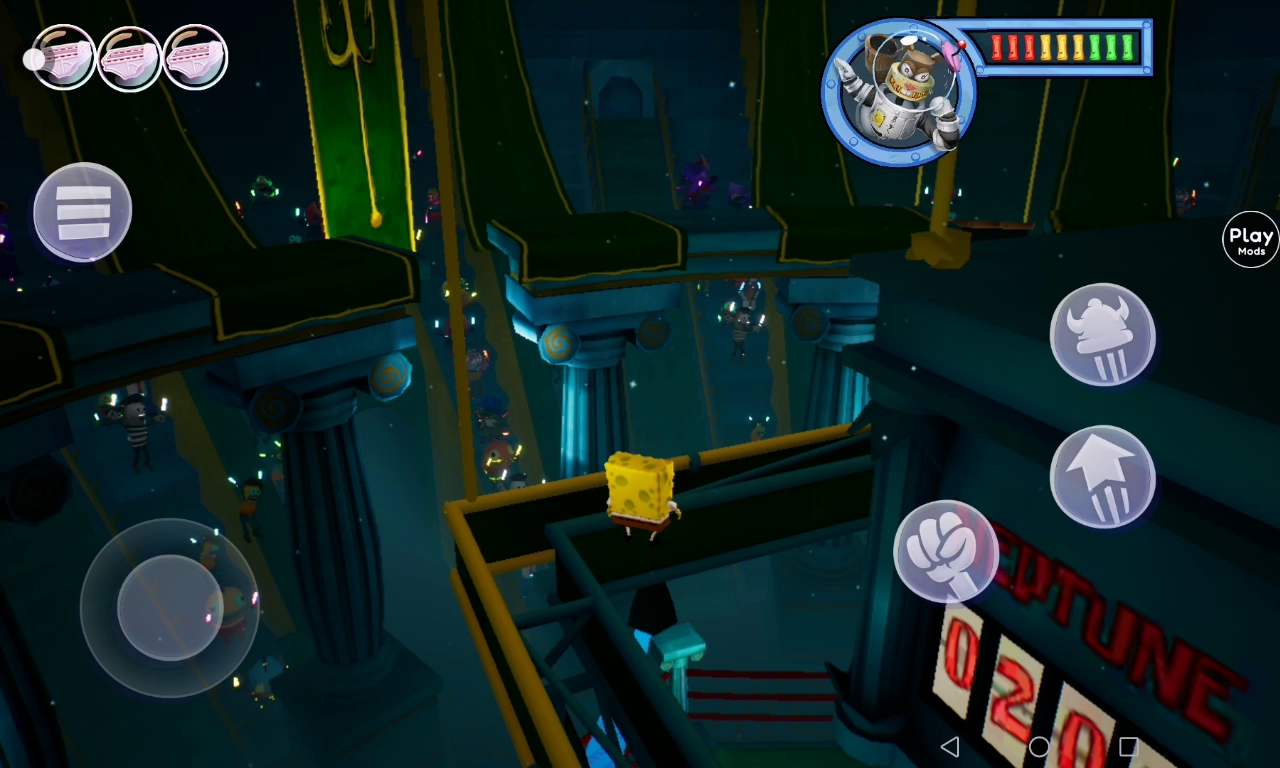The image size is (1280, 768).
Task: Tap the jump arrow bubble
Action: (1103, 477)
